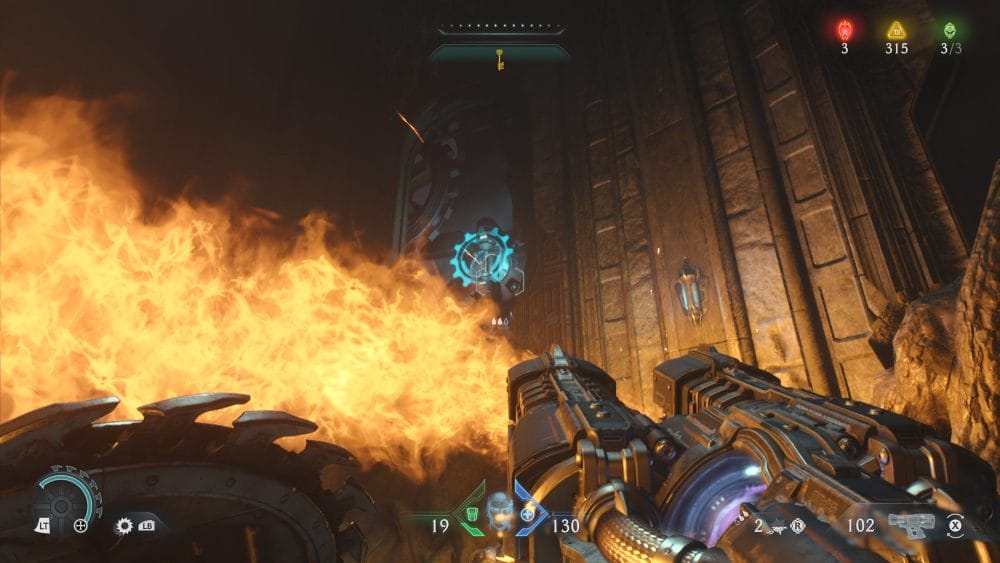Click the gold key icon on compass
This screenshot has height=563, width=1000.
click(x=499, y=59)
